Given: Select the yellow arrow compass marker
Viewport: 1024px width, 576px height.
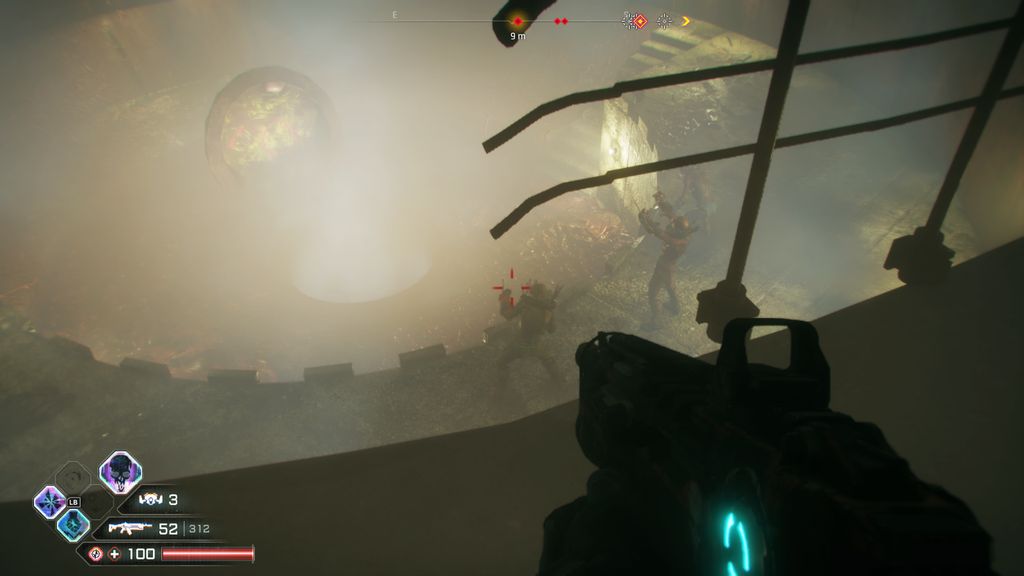Looking at the screenshot, I should pos(686,21).
